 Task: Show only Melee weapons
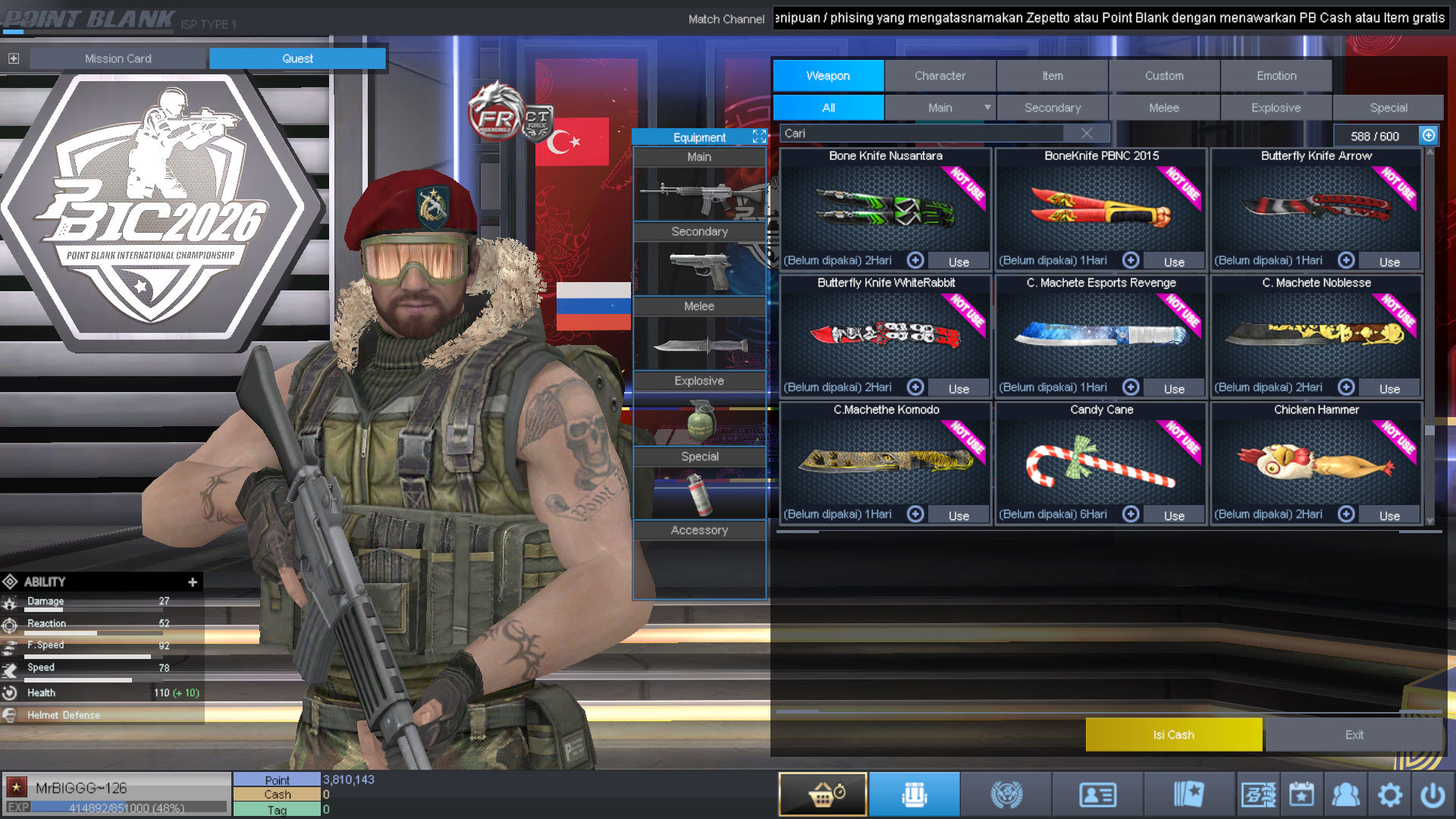(x=1163, y=108)
